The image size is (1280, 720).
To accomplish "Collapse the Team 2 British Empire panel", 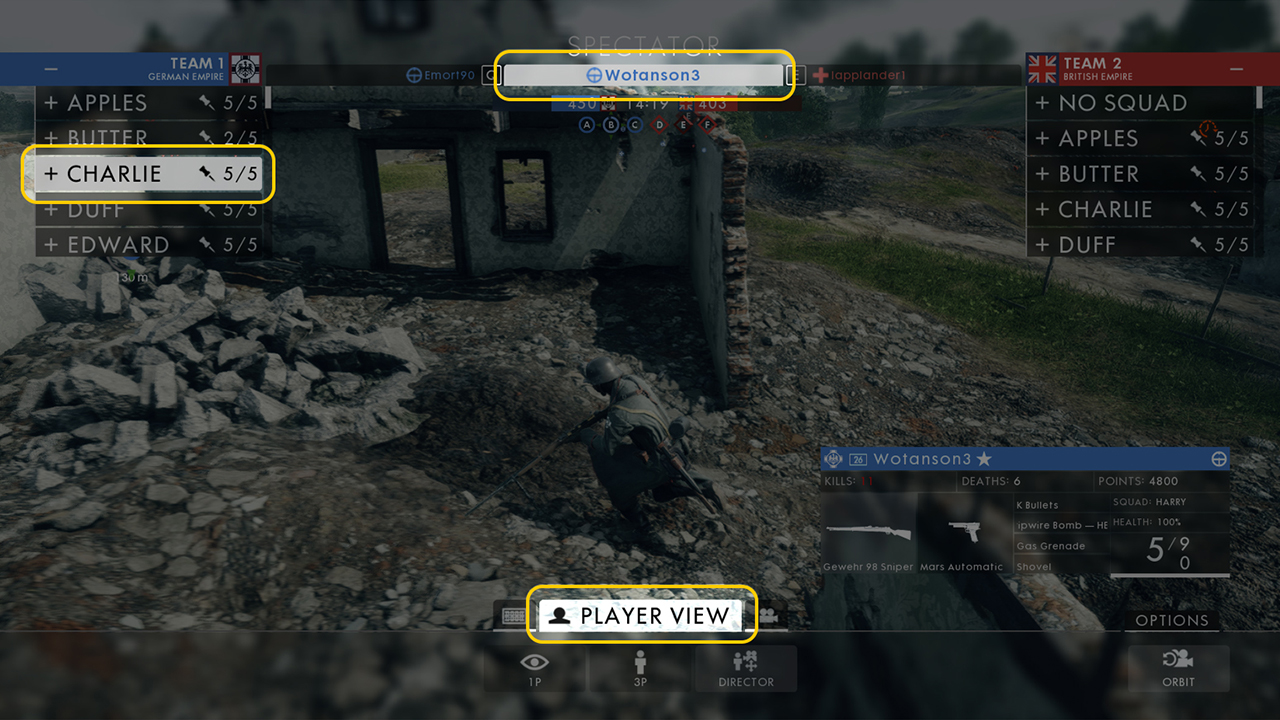I will [x=1237, y=69].
